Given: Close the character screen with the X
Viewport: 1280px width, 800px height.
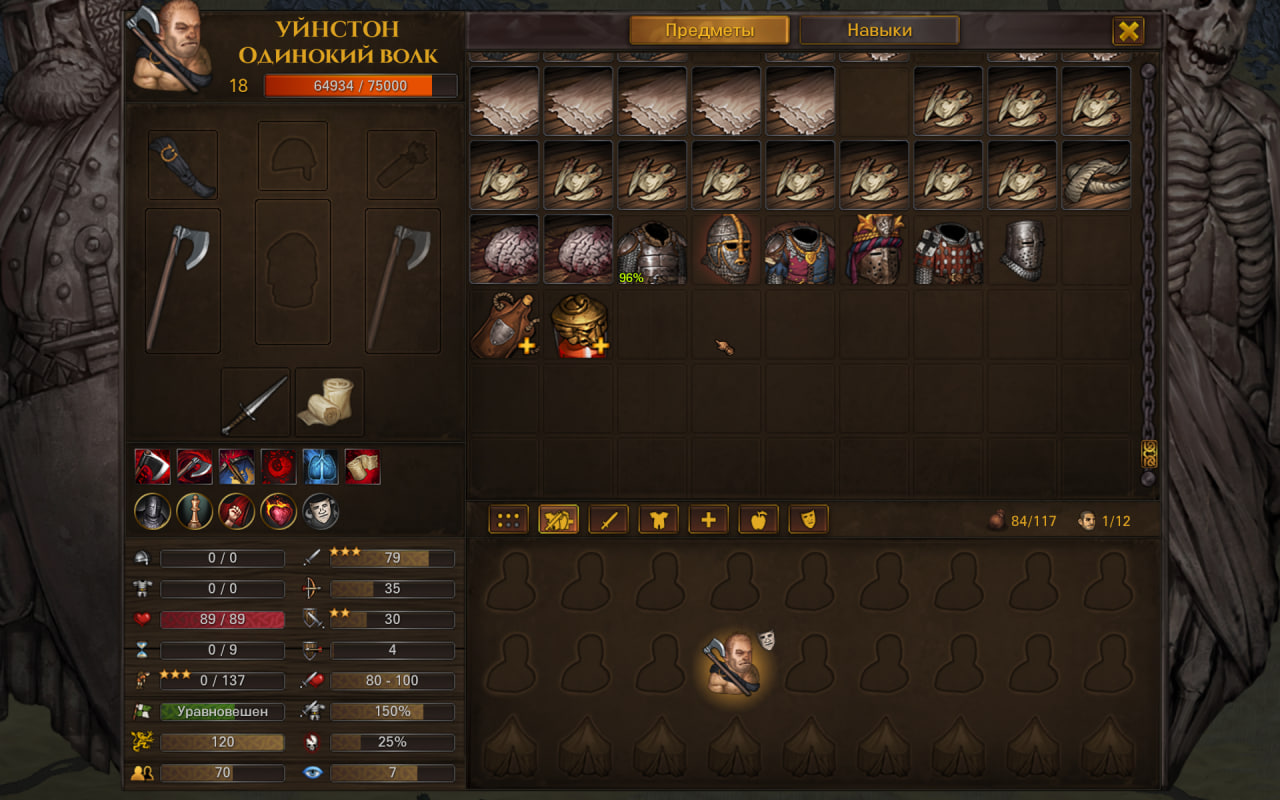Looking at the screenshot, I should click(x=1128, y=31).
